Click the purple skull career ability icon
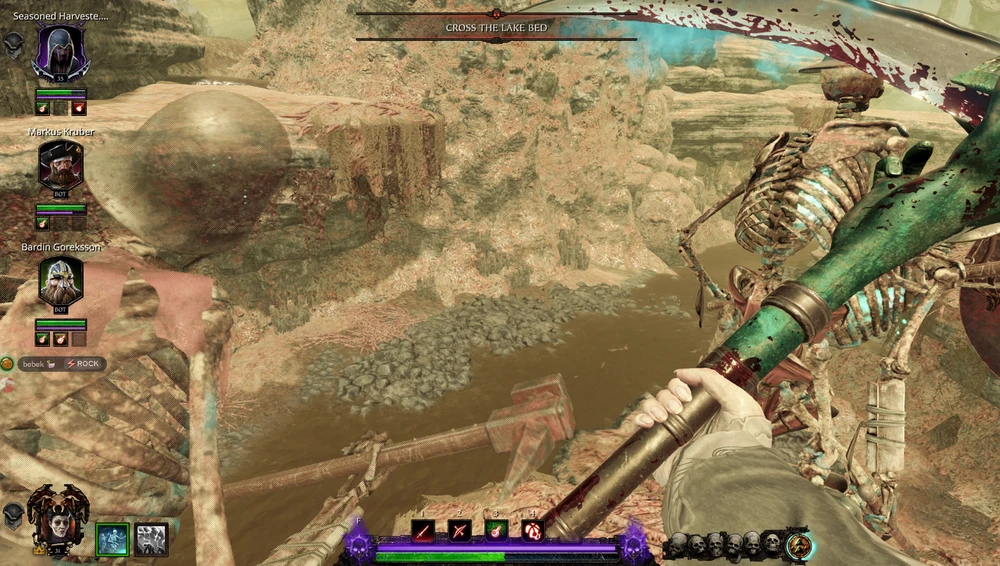Viewport: 1000px width, 566px height. tap(359, 545)
